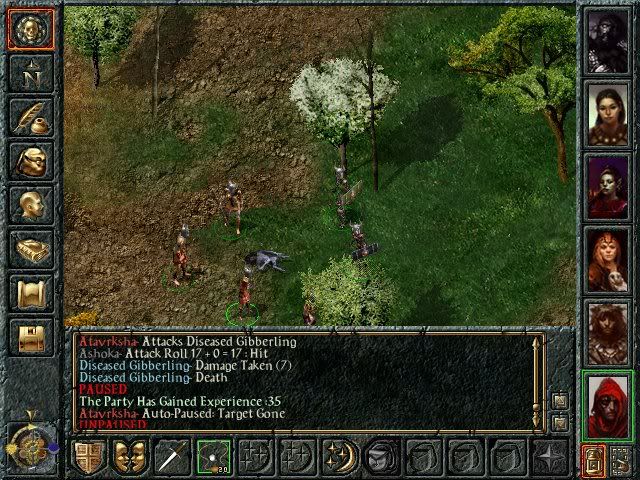Choose the twin masks talk action
The width and height of the screenshot is (640, 480).
coord(129,458)
